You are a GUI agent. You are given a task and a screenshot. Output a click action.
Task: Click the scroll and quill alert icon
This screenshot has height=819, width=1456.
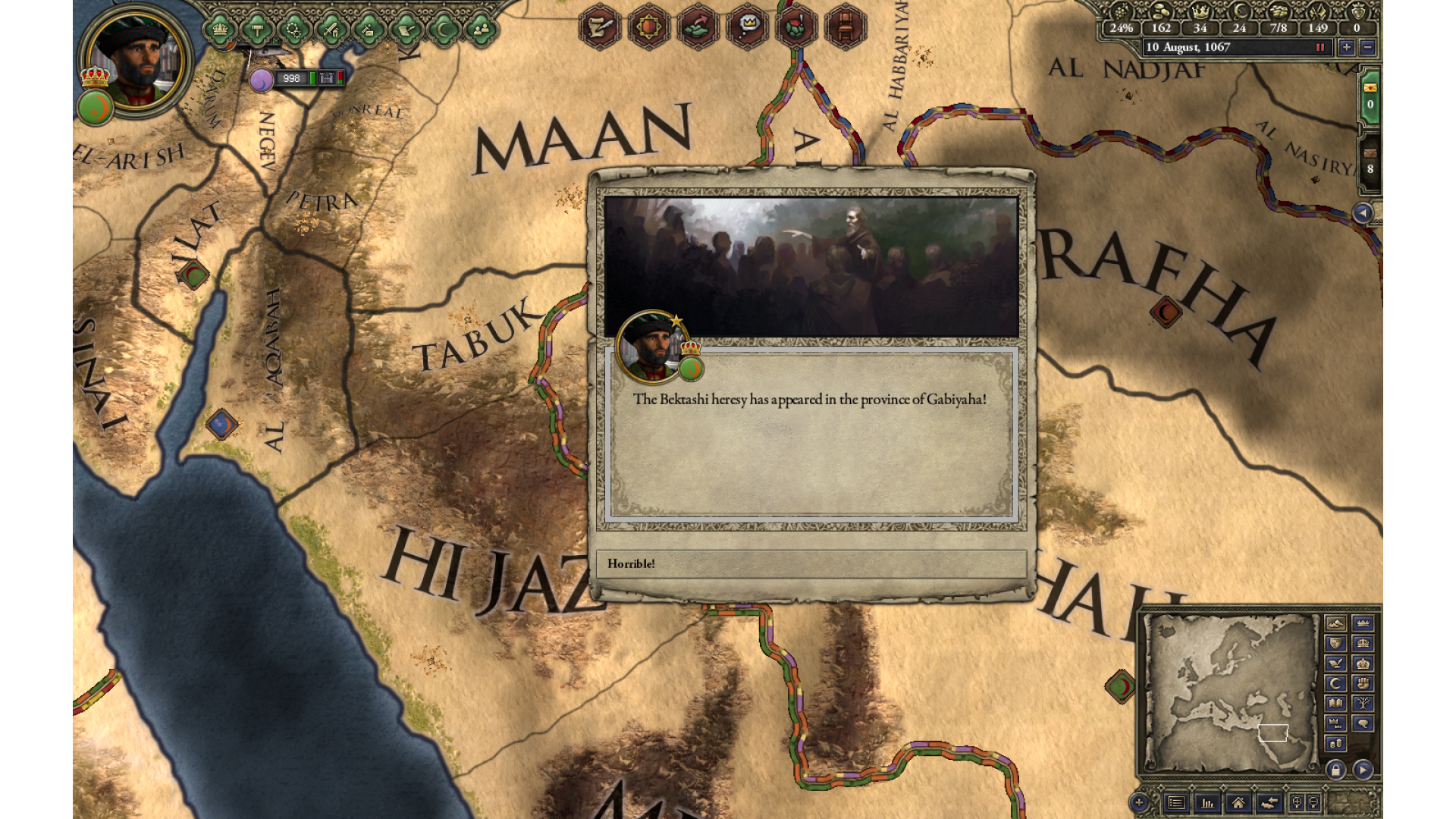[599, 27]
